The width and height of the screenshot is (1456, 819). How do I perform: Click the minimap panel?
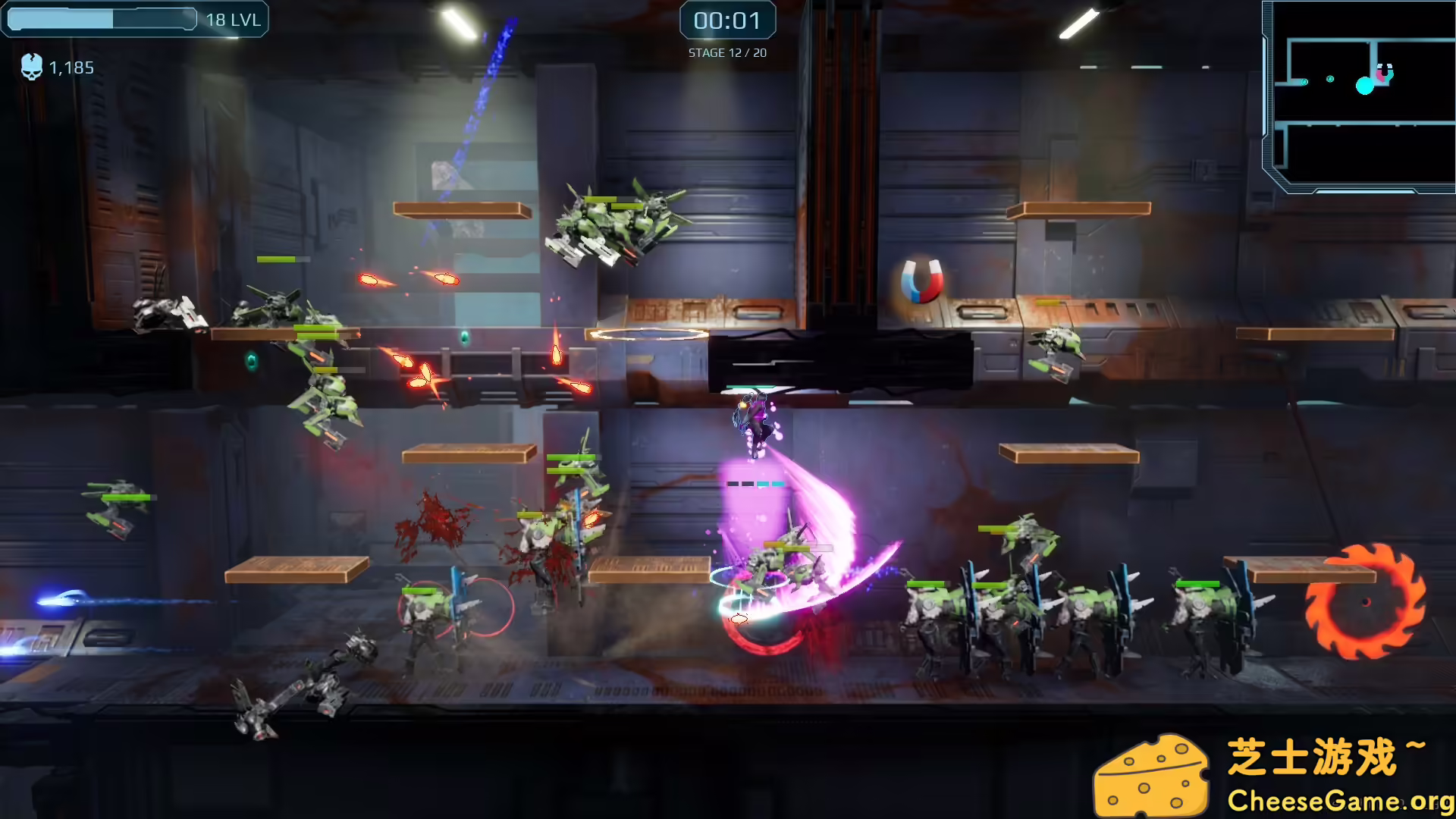1361,96
